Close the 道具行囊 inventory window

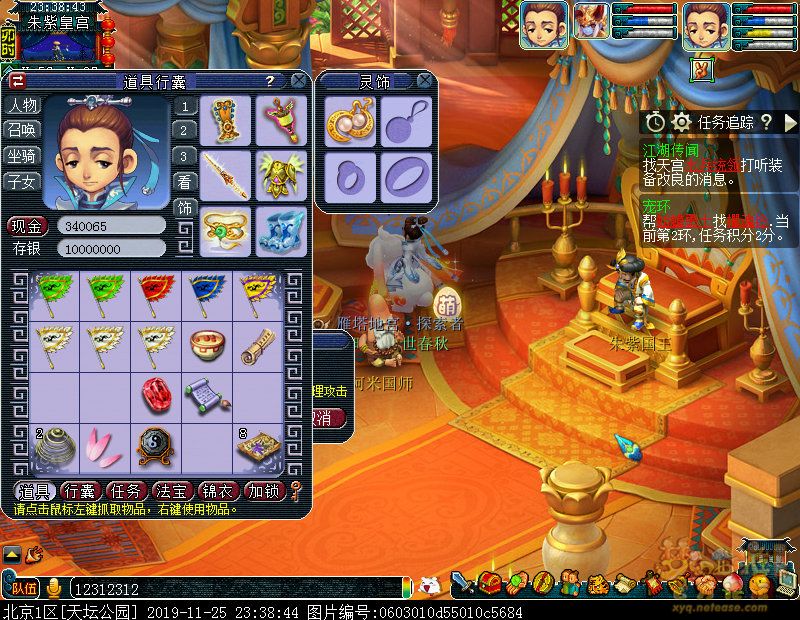(x=299, y=81)
